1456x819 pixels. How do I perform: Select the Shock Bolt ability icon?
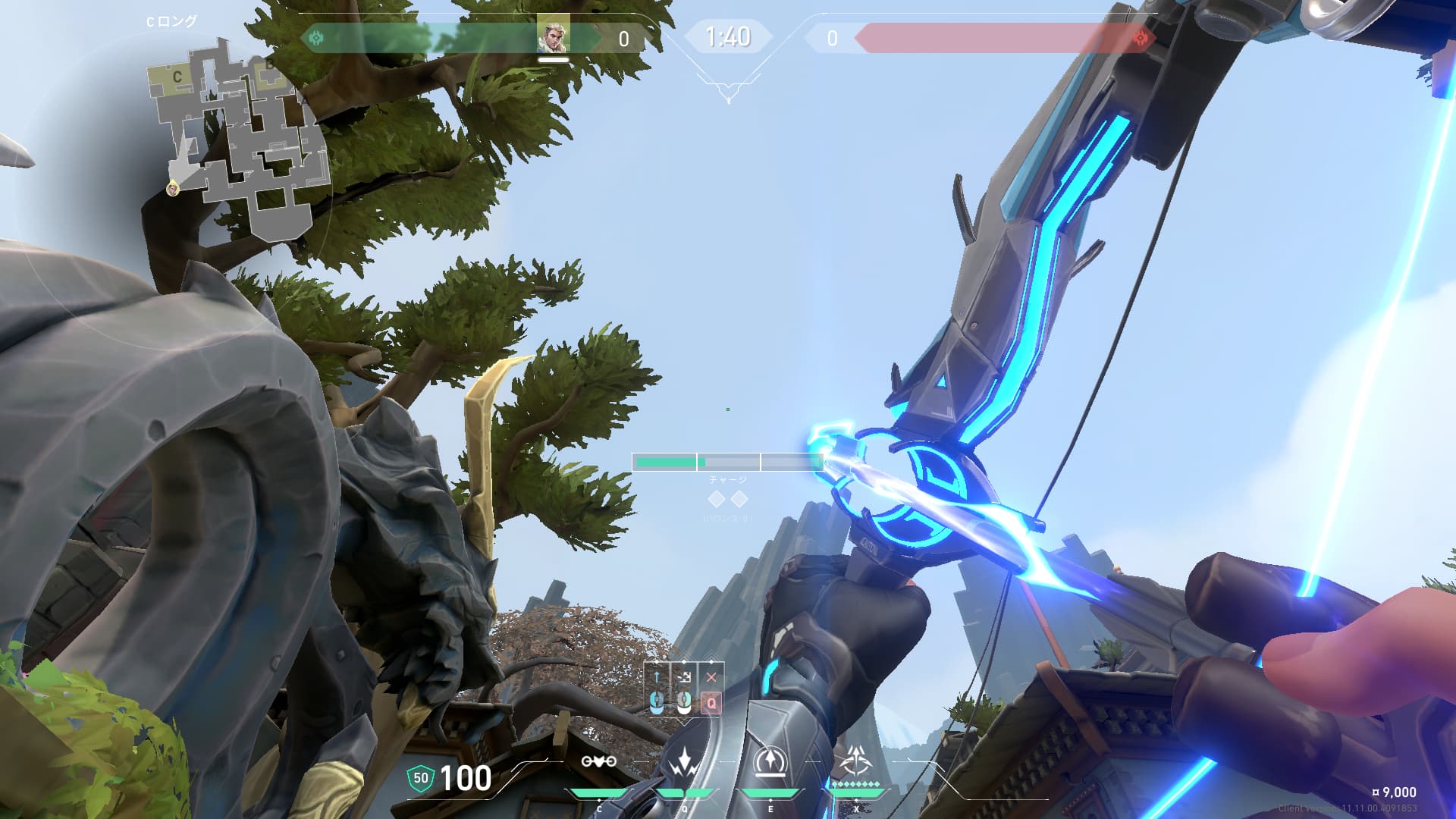[x=685, y=761]
